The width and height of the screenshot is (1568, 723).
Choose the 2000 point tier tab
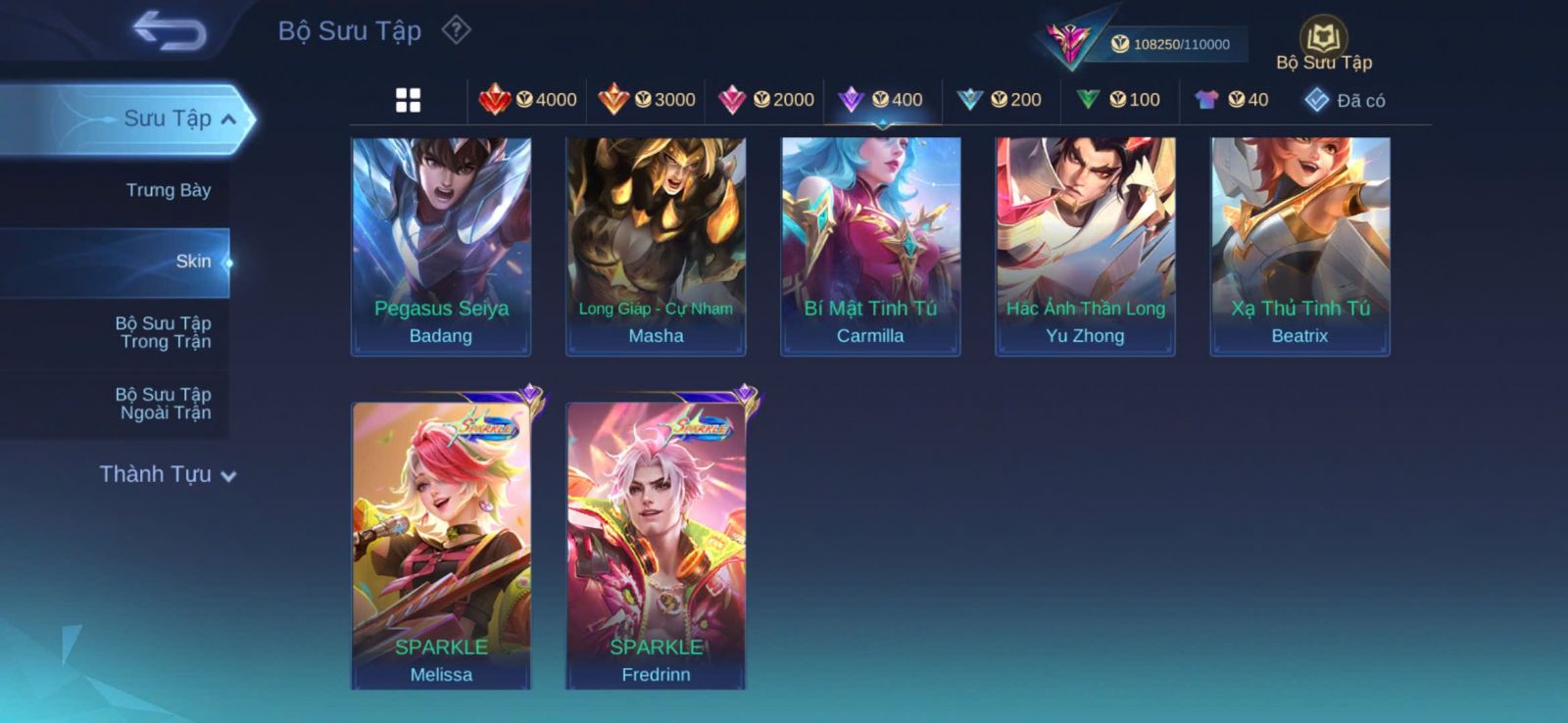(x=766, y=100)
